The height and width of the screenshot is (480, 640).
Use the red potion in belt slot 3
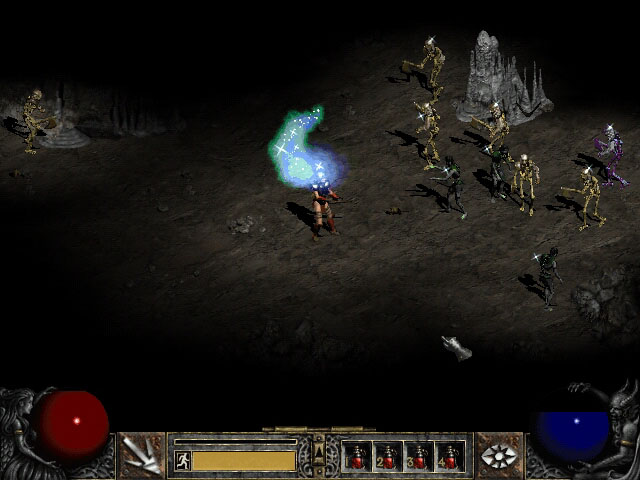(419, 457)
